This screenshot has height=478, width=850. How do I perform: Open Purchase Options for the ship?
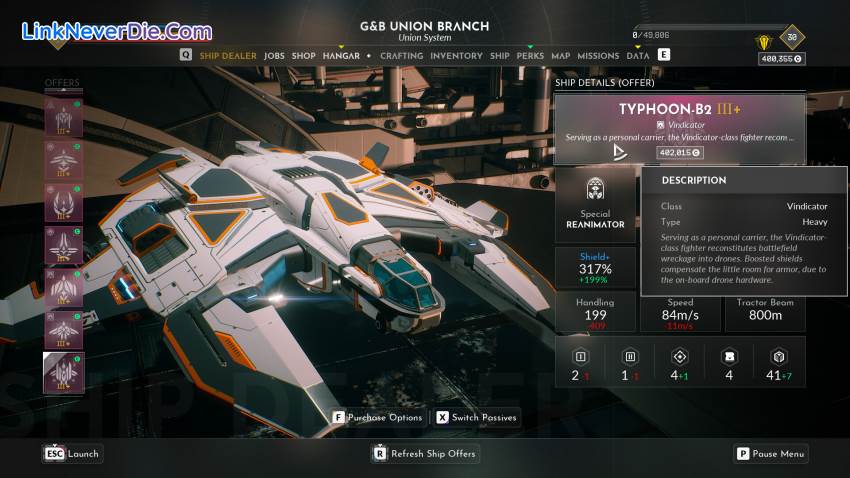(x=377, y=417)
